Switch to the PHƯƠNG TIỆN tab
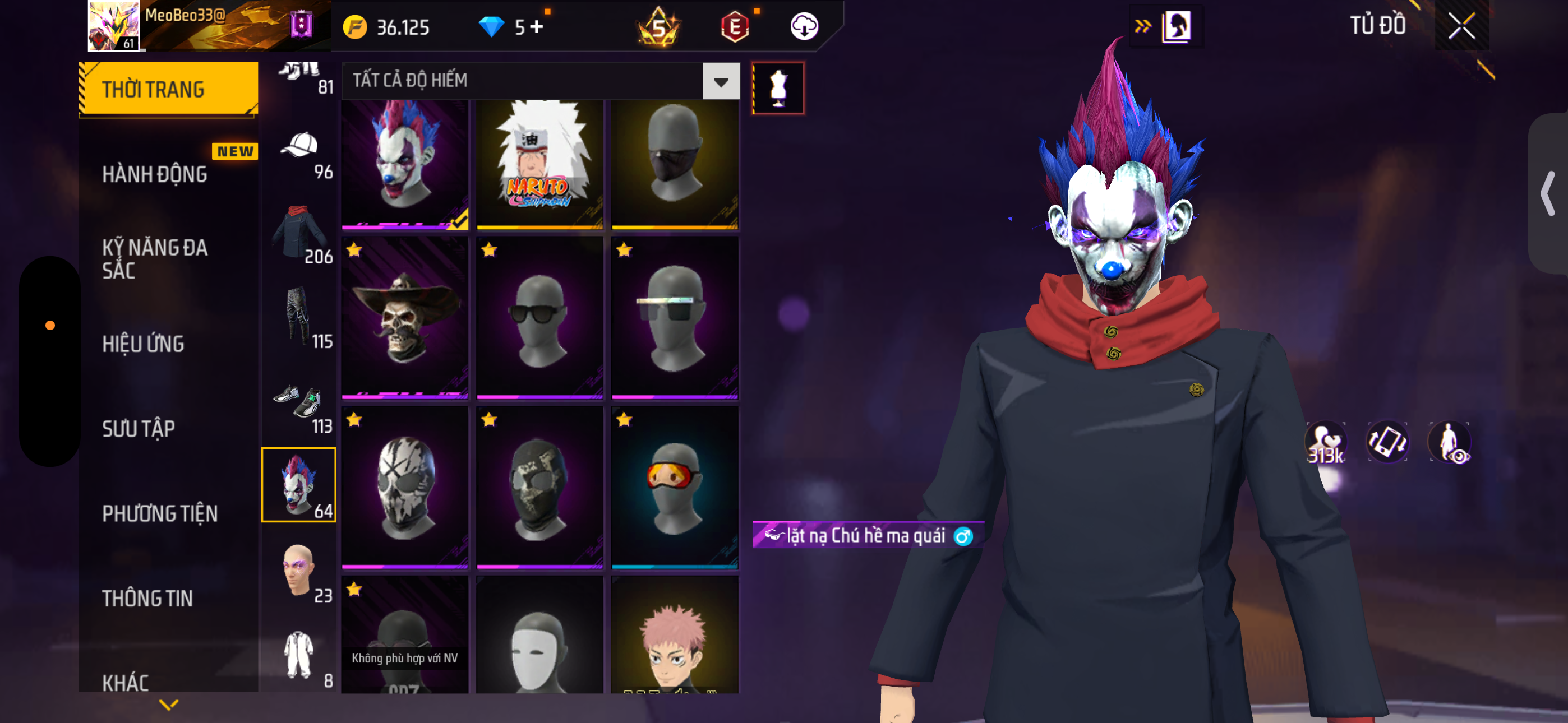1568x723 pixels. 159,513
